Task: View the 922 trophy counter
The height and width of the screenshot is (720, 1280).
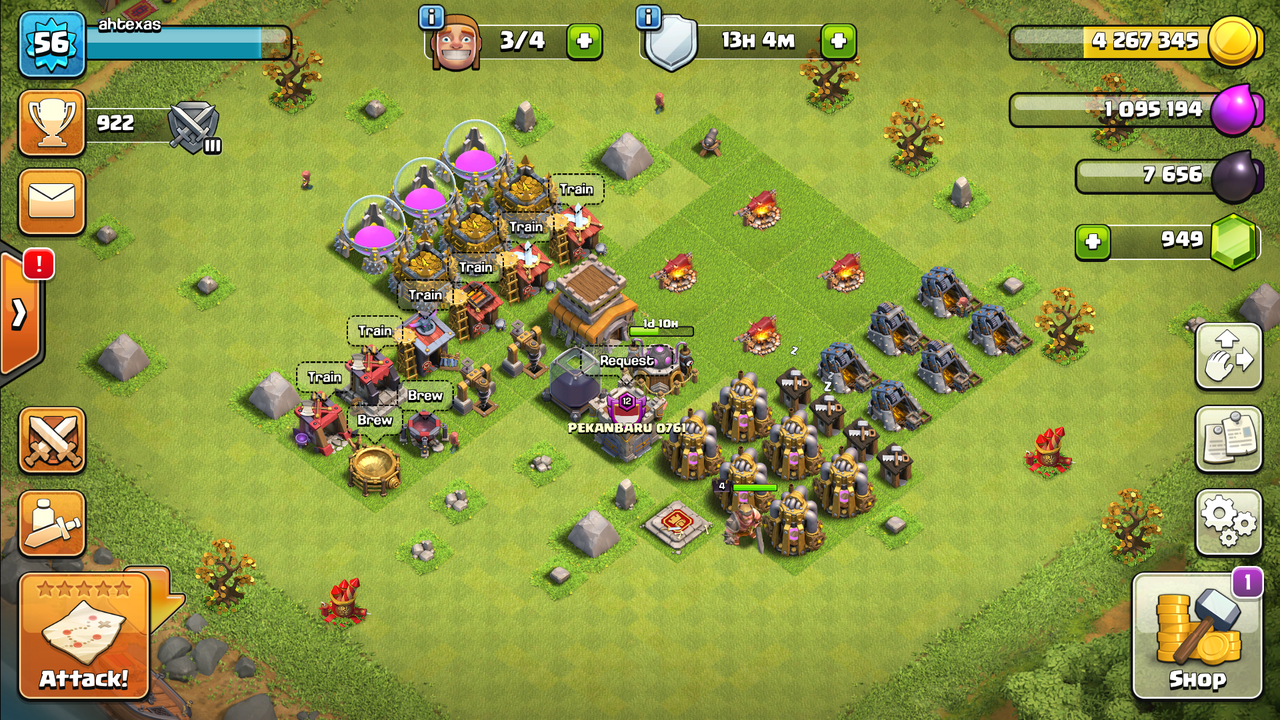Action: tap(114, 120)
